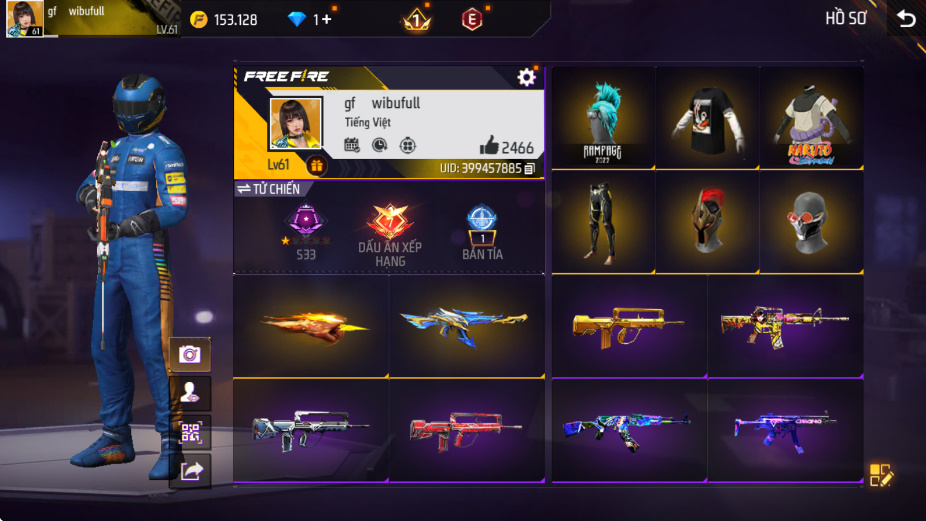Select the black T-shirt item

[x=707, y=116]
